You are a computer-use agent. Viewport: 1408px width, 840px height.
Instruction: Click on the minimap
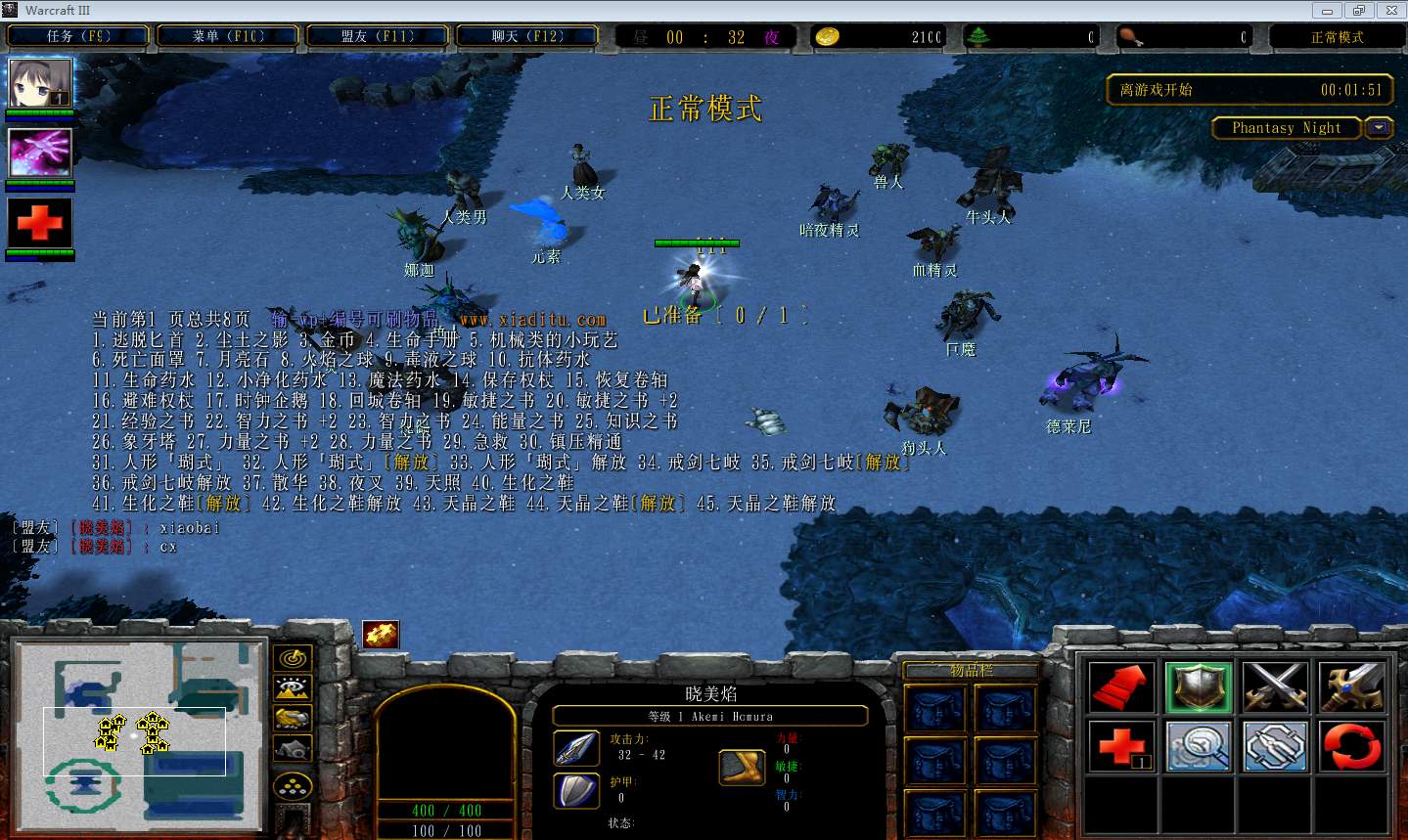[139, 739]
